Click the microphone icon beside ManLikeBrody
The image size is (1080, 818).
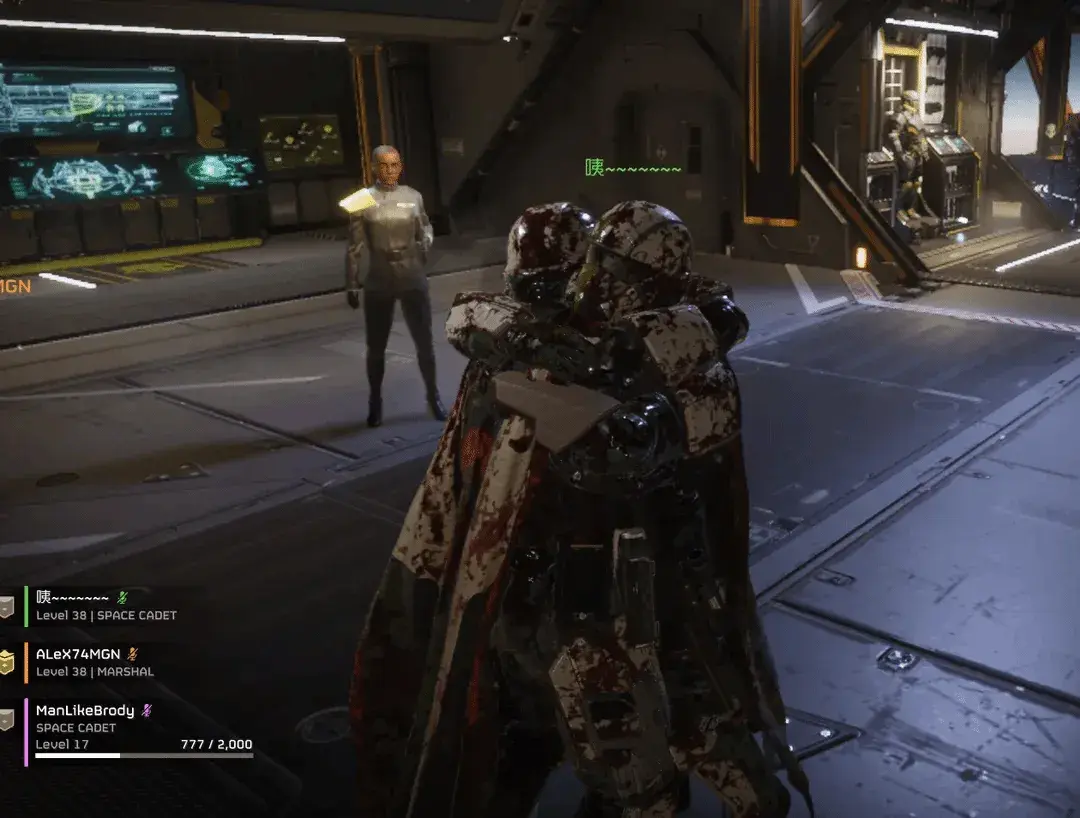tap(146, 710)
